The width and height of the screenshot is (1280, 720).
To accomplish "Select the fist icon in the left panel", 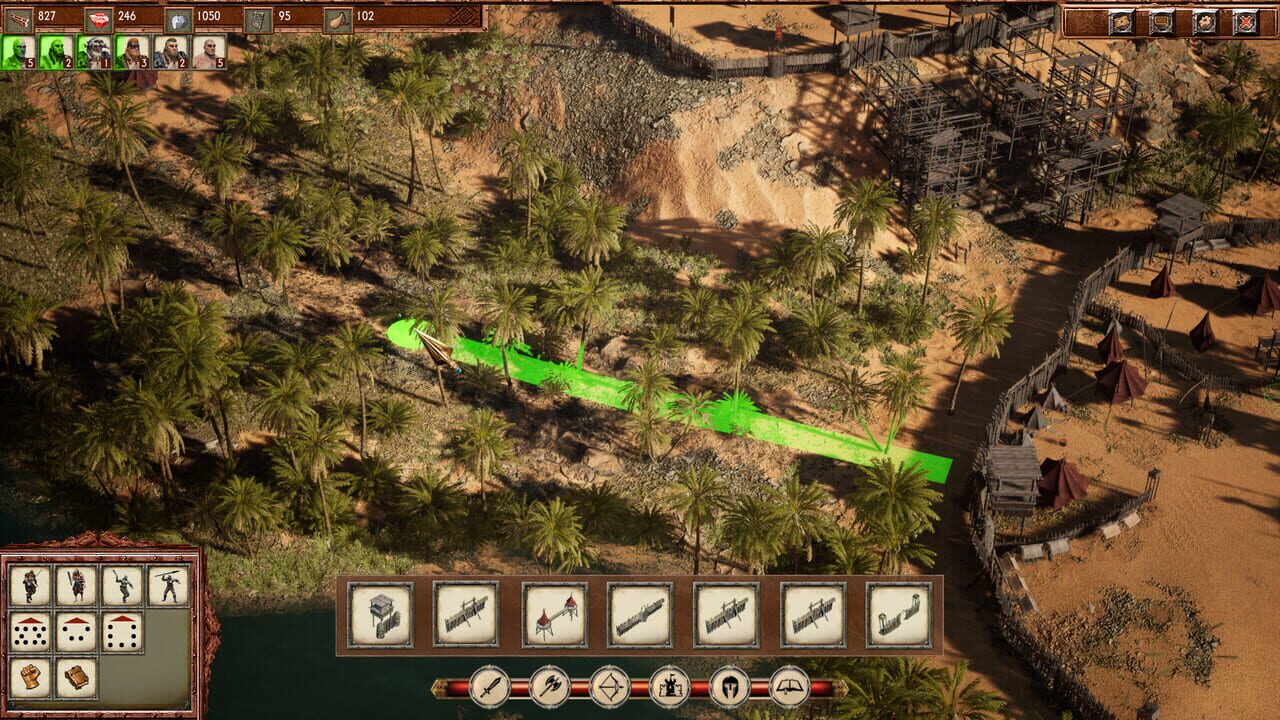I will pos(30,676).
